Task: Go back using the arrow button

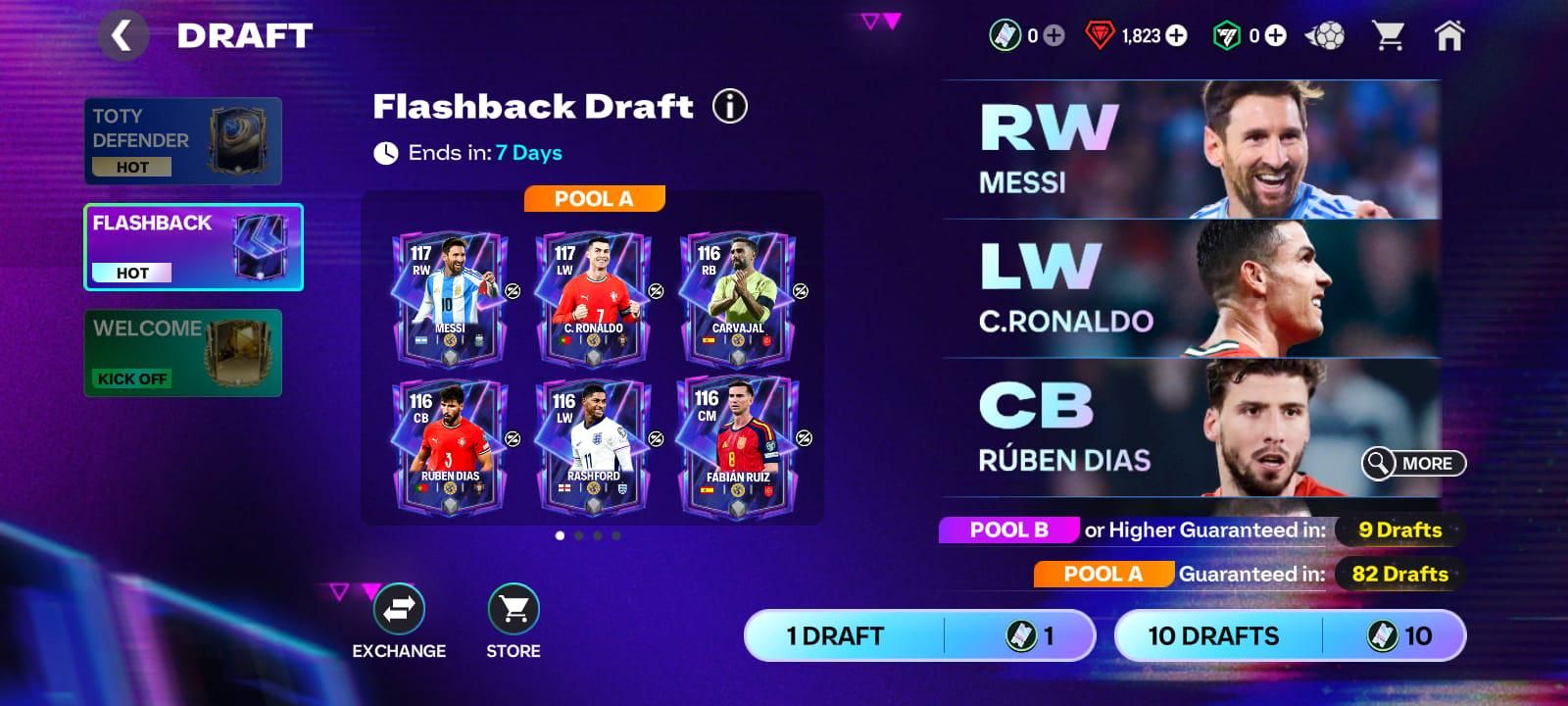Action: pyautogui.click(x=122, y=36)
